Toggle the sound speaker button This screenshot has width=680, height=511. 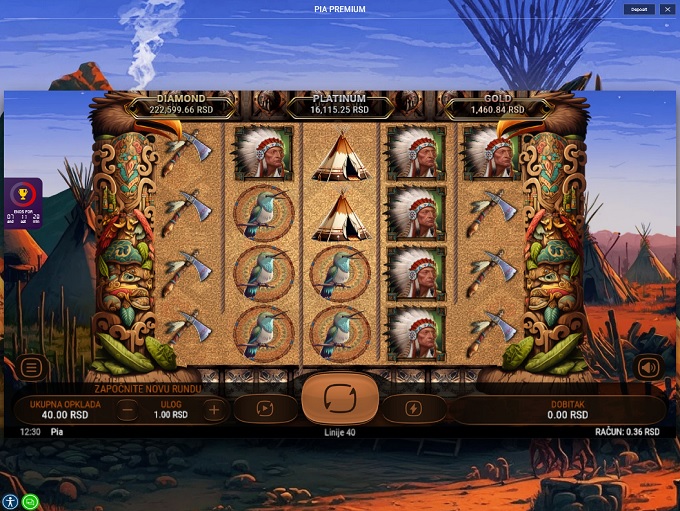pos(648,367)
